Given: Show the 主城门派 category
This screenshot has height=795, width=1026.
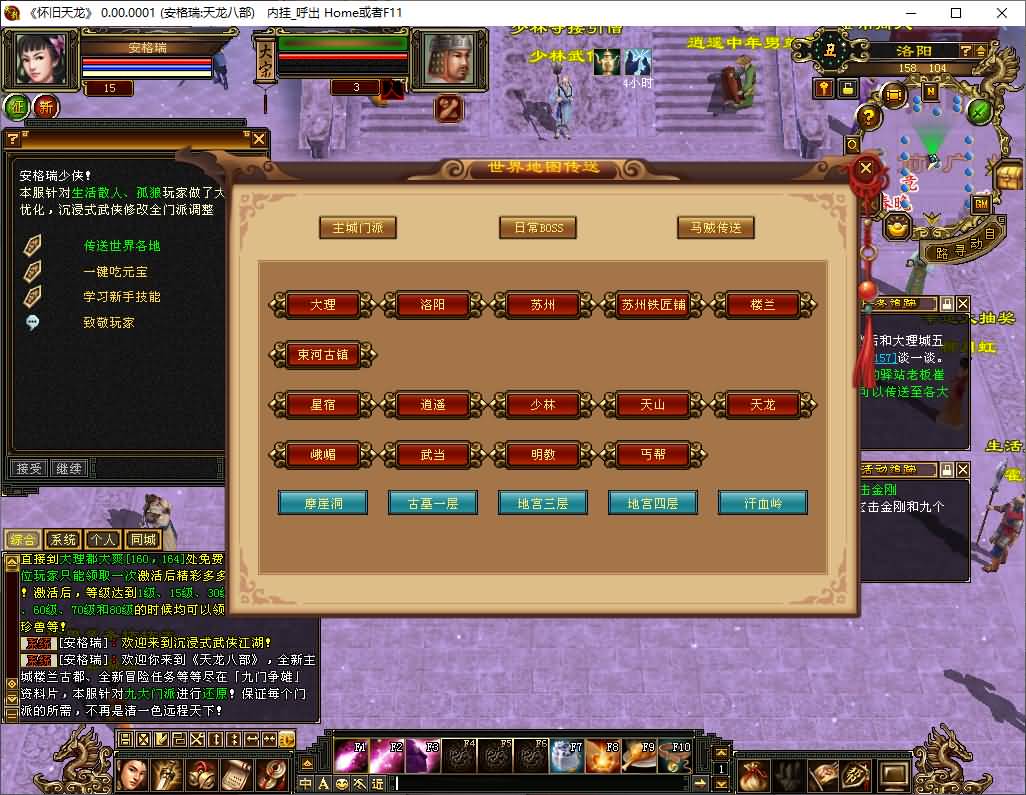Looking at the screenshot, I should click(x=358, y=227).
